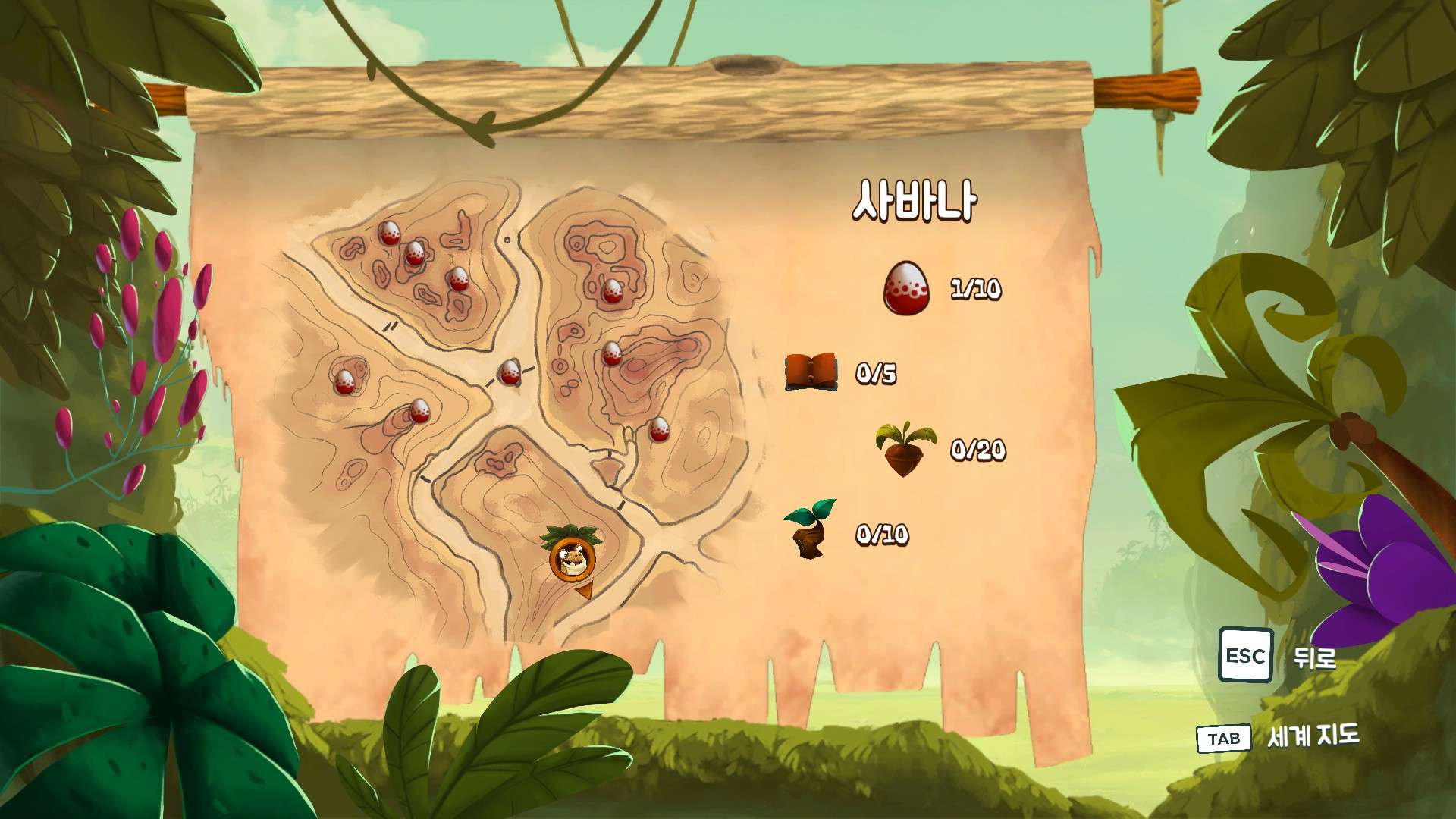This screenshot has height=819, width=1456.
Task: Select the egg marker on the left map region
Action: tap(345, 383)
